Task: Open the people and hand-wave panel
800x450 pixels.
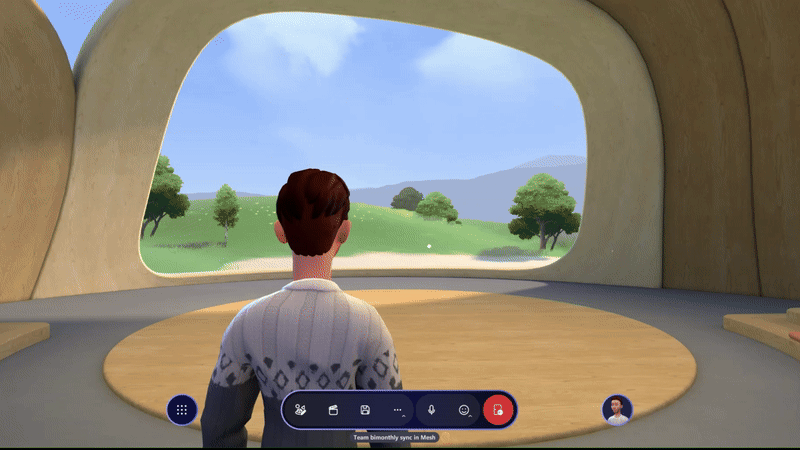Action: (x=301, y=410)
